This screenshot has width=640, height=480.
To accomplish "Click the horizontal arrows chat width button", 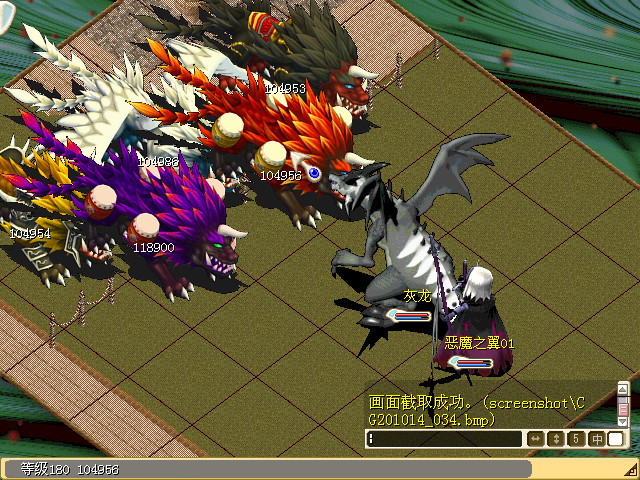I will [x=536, y=439].
